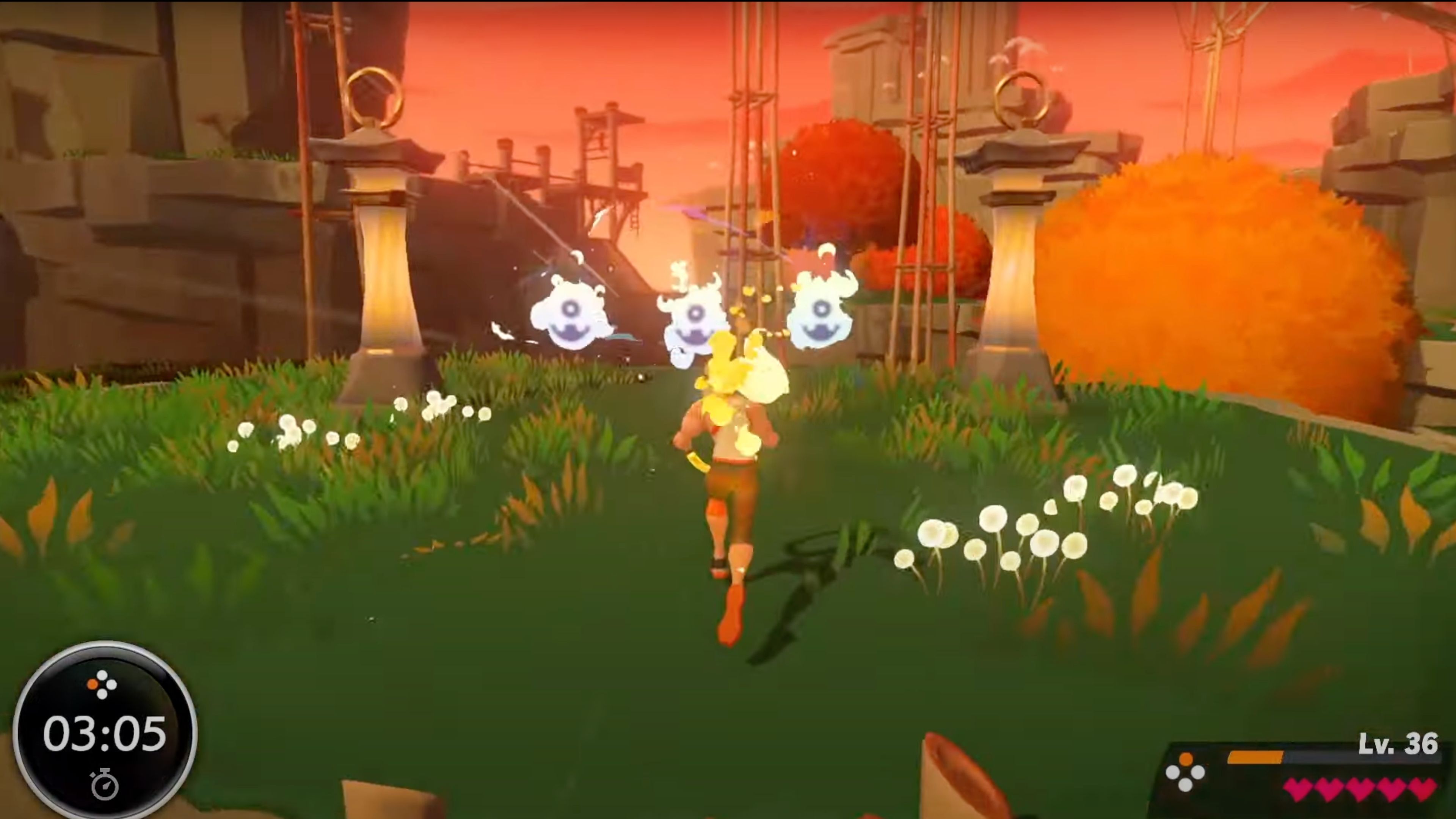Viewport: 1456px width, 819px height.
Task: Click the 03:05 timer readout
Action: pyautogui.click(x=105, y=734)
